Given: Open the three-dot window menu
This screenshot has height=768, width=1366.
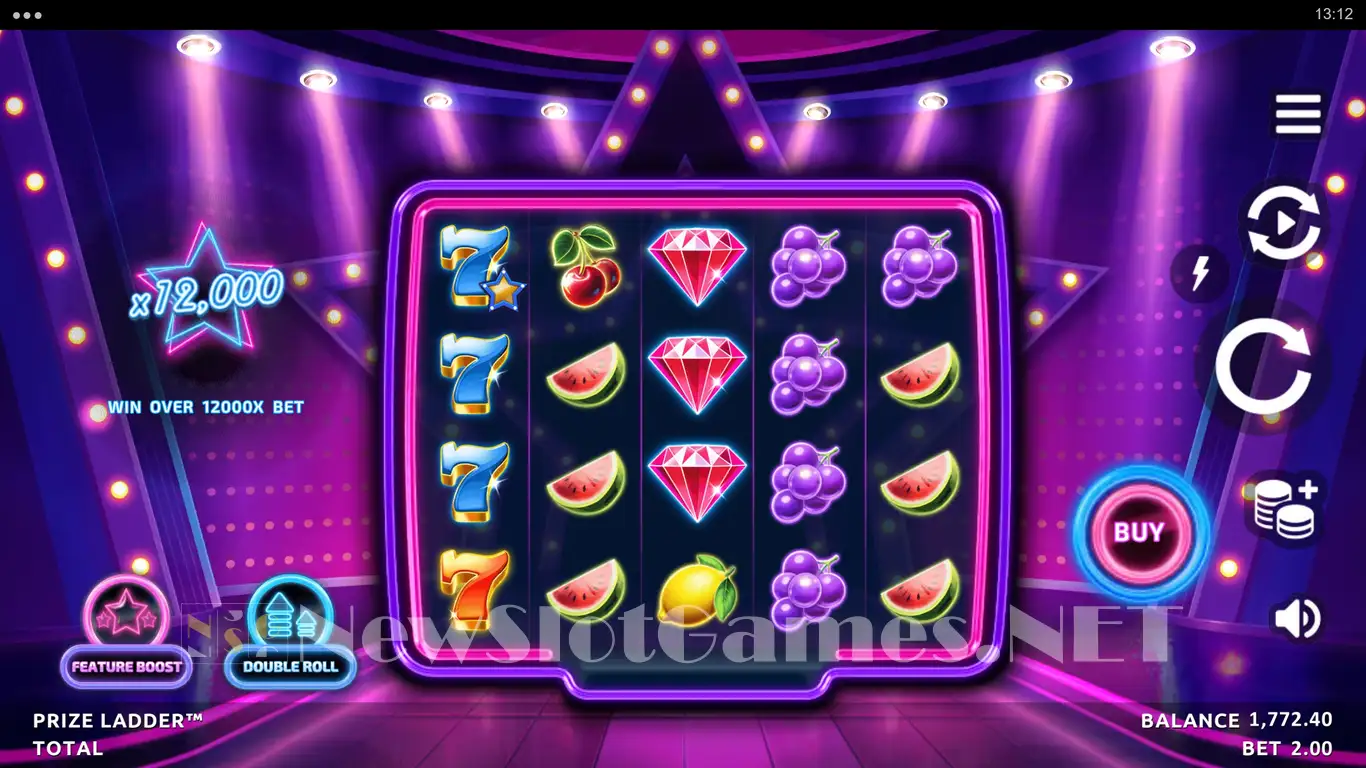Looking at the screenshot, I should (27, 15).
